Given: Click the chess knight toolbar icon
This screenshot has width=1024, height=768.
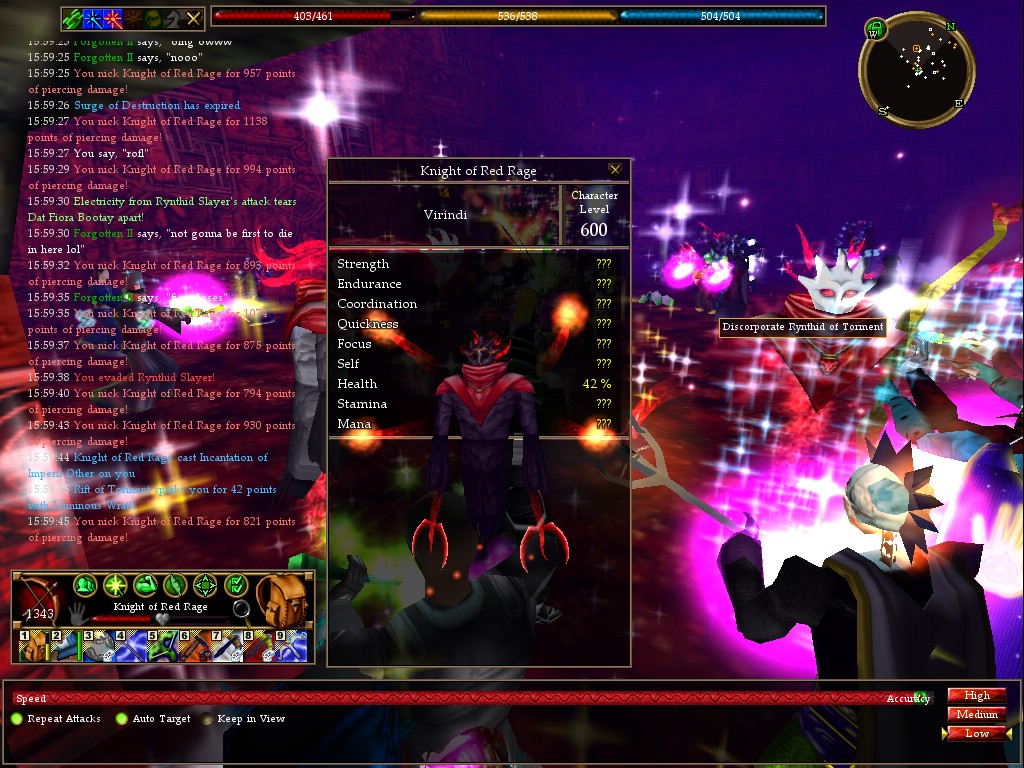Looking at the screenshot, I should [x=173, y=18].
